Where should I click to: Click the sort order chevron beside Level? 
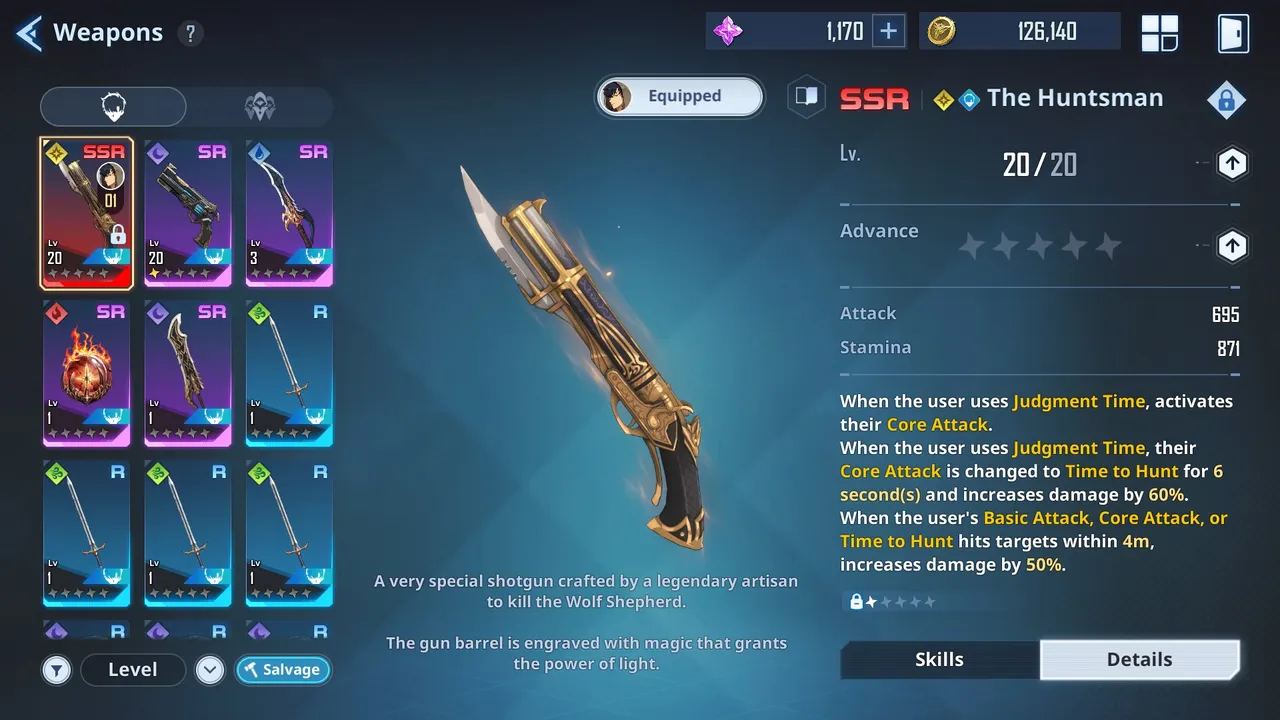210,670
